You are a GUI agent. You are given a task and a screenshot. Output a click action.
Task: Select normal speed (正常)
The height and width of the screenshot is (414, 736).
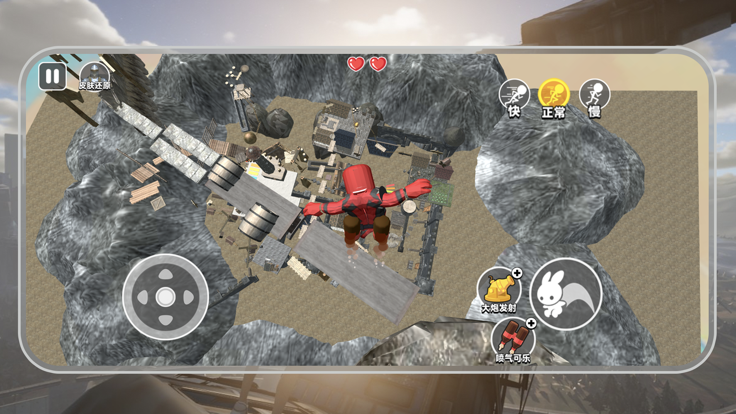click(x=553, y=95)
